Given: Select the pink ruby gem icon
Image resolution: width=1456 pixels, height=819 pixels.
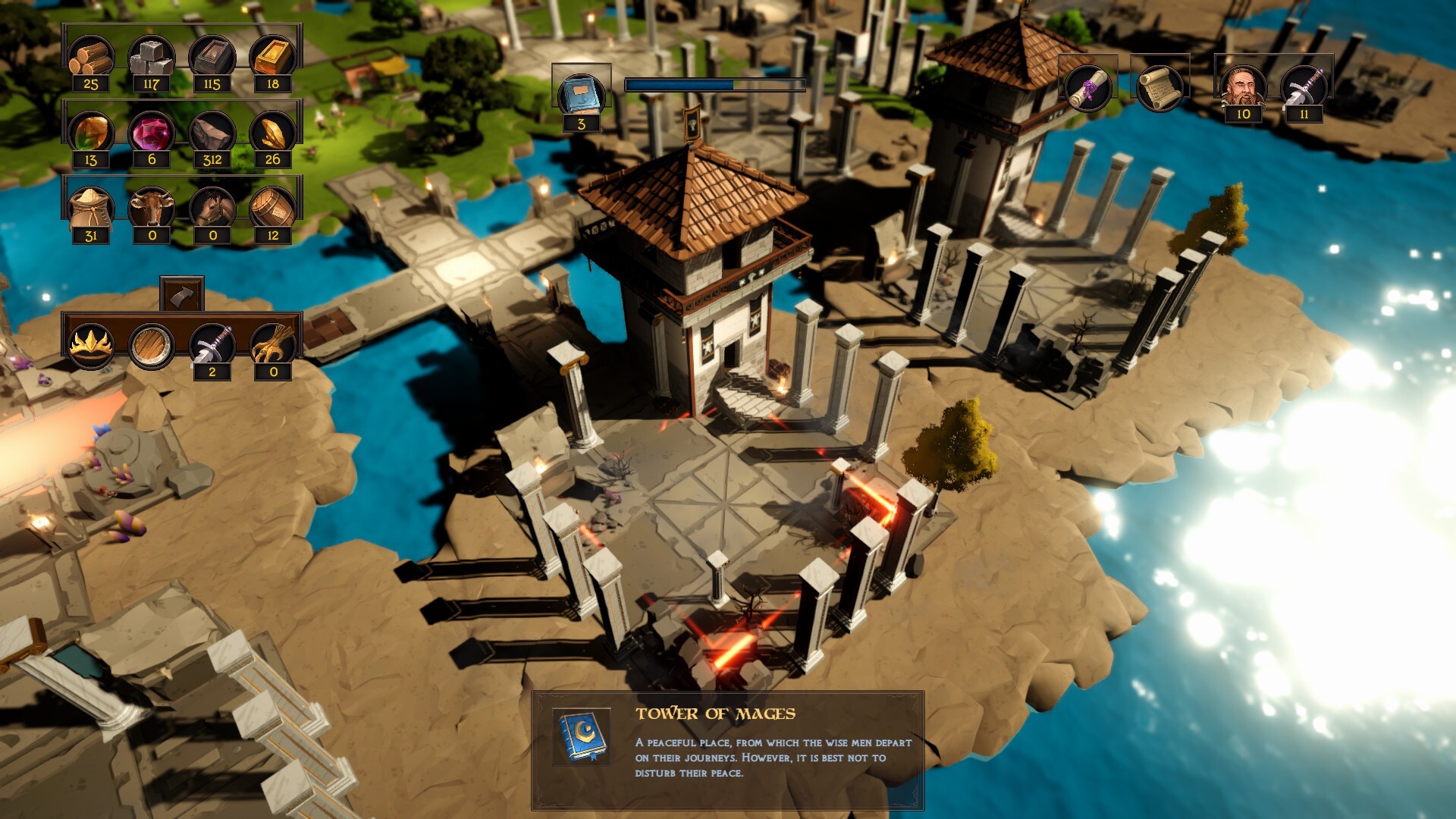Looking at the screenshot, I should click(x=151, y=133).
